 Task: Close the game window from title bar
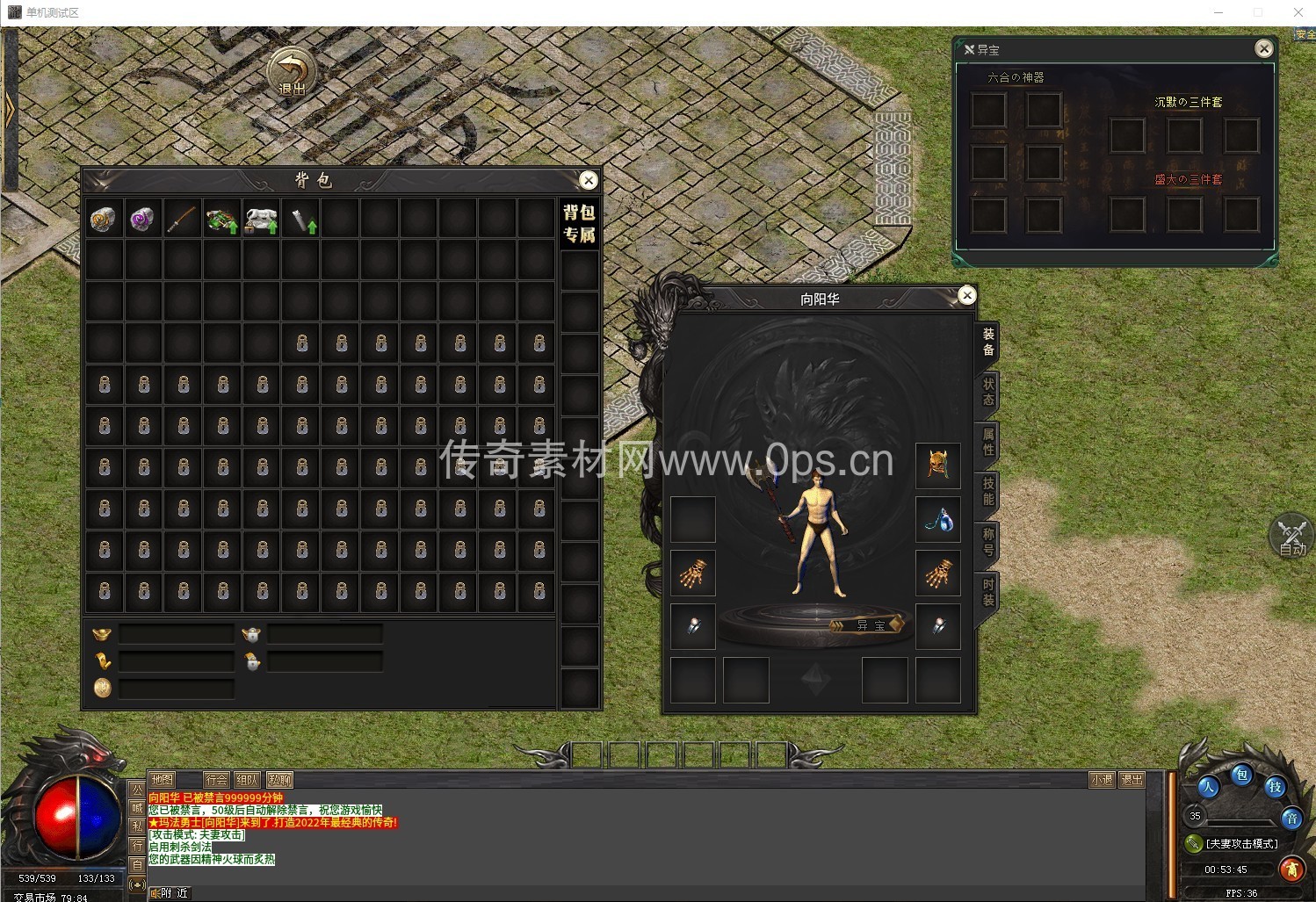pos(1298,12)
